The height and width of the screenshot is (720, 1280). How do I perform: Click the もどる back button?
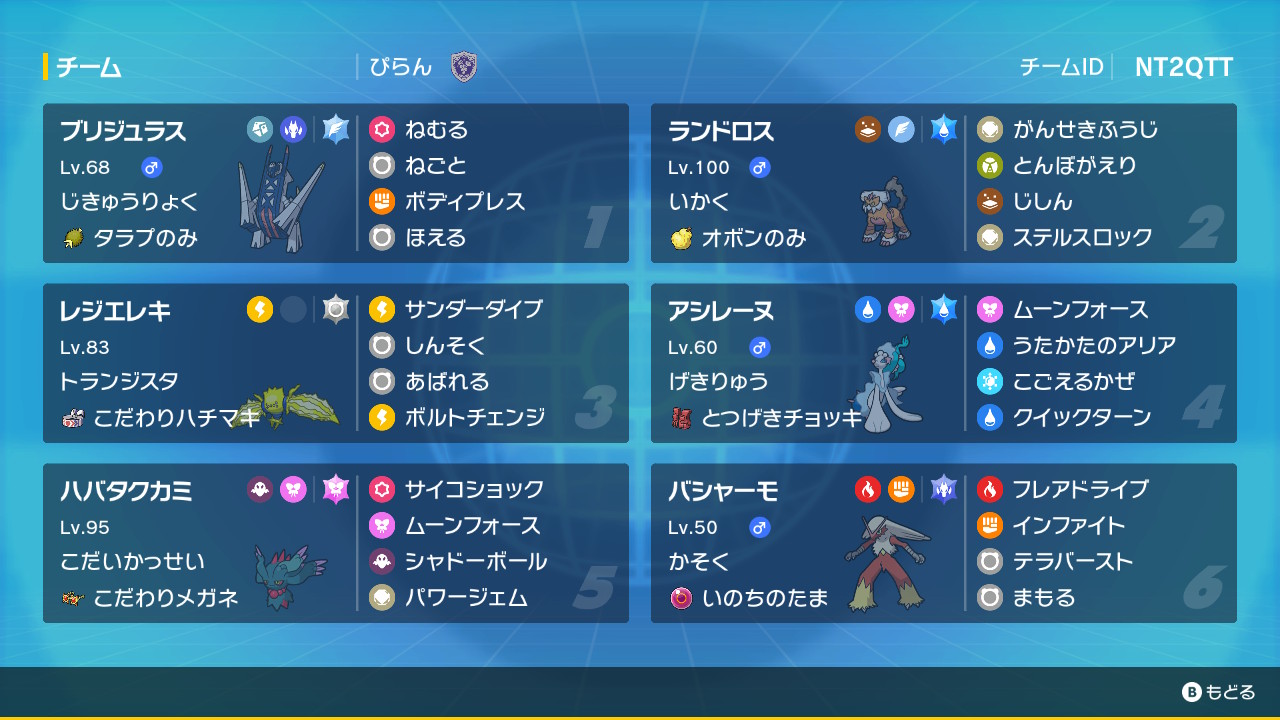coord(1218,692)
